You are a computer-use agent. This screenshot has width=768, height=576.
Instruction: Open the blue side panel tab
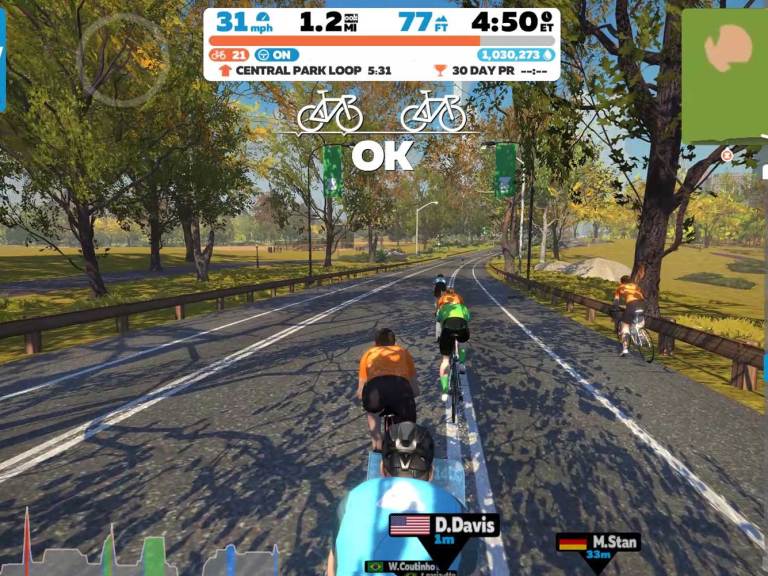click(x=3, y=60)
